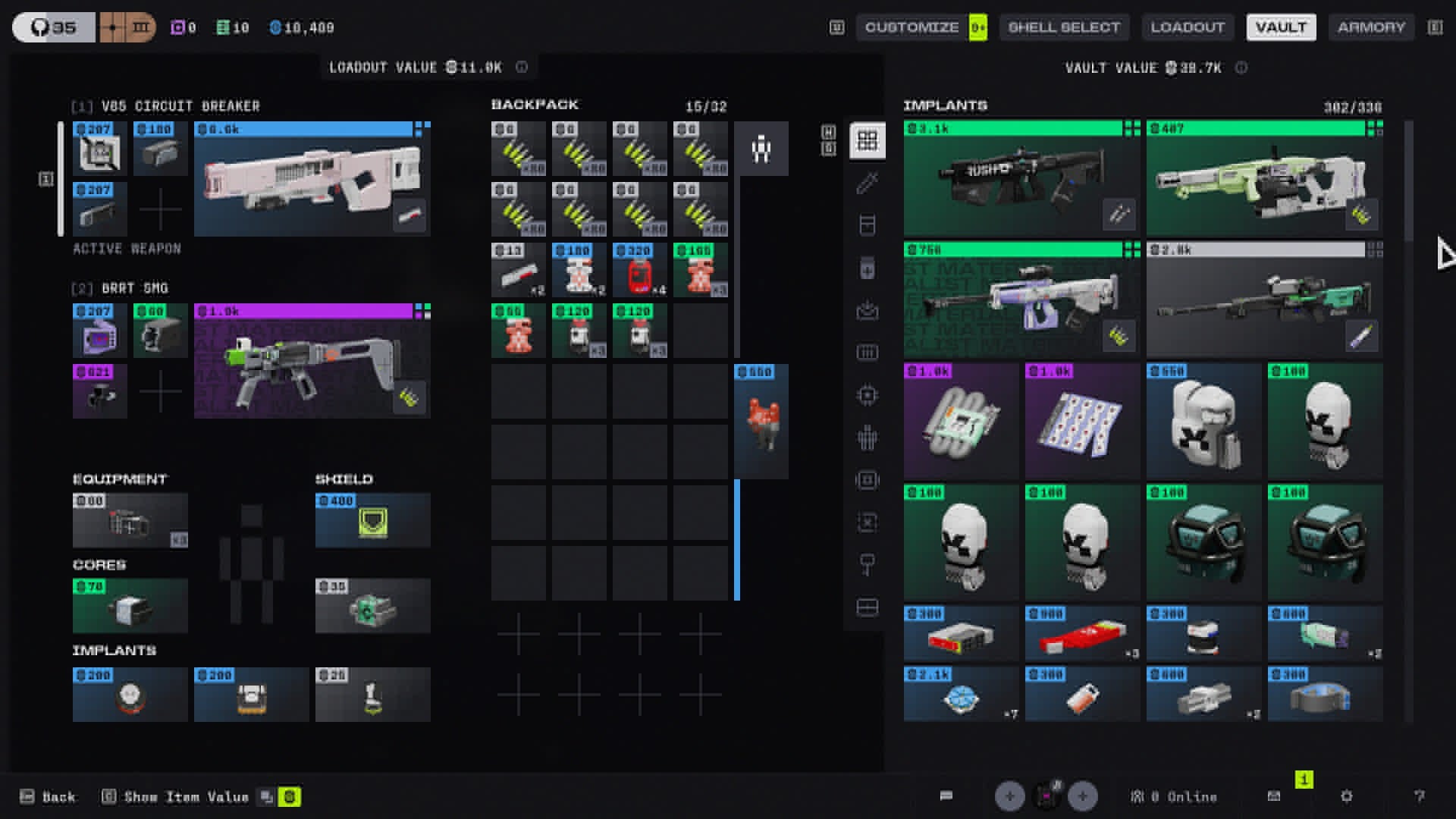Open the mail inbox icon
The width and height of the screenshot is (1456, 819).
(x=1274, y=796)
